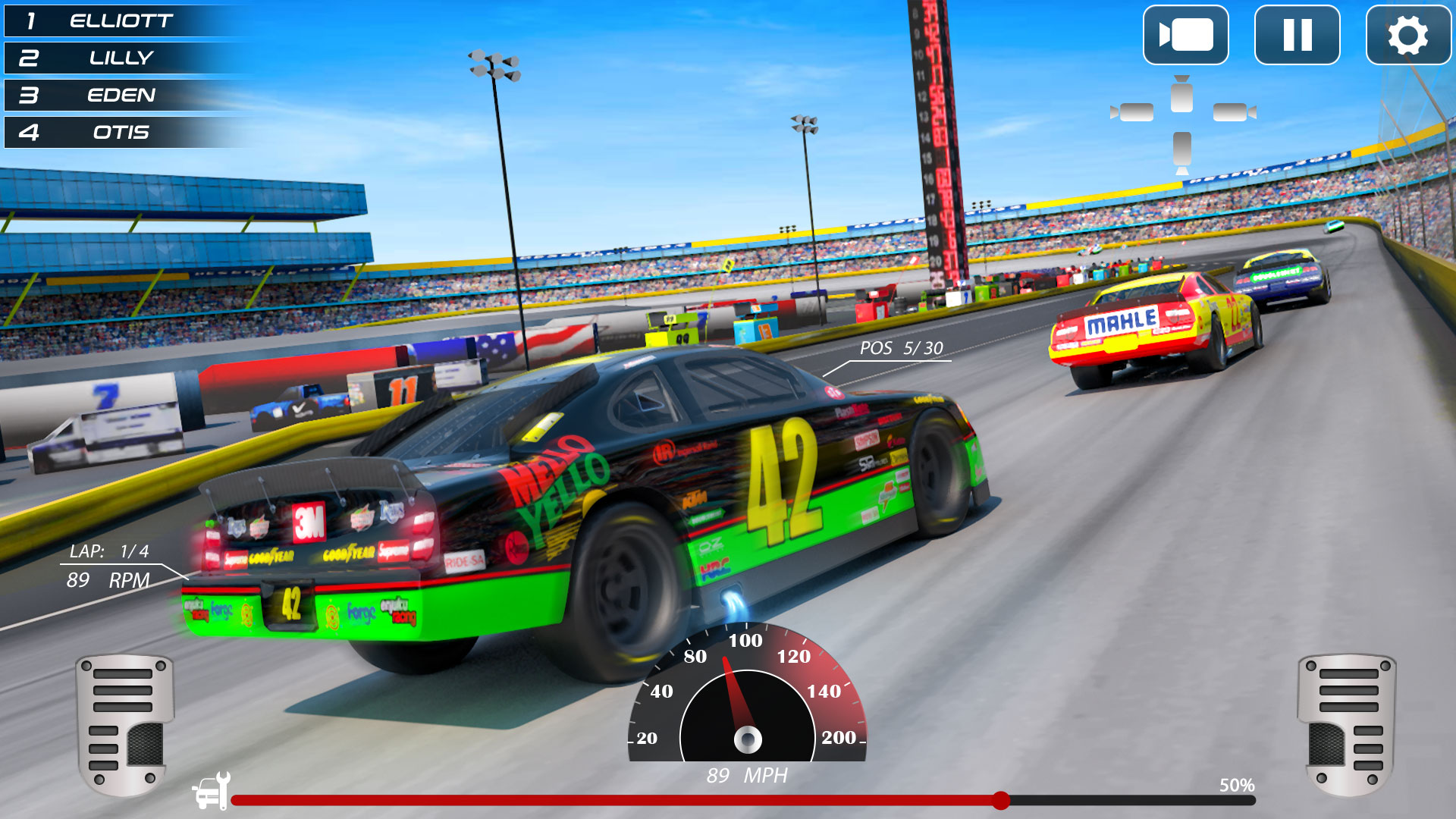Switch camera view with the camera button
The width and height of the screenshot is (1456, 819).
(1185, 35)
